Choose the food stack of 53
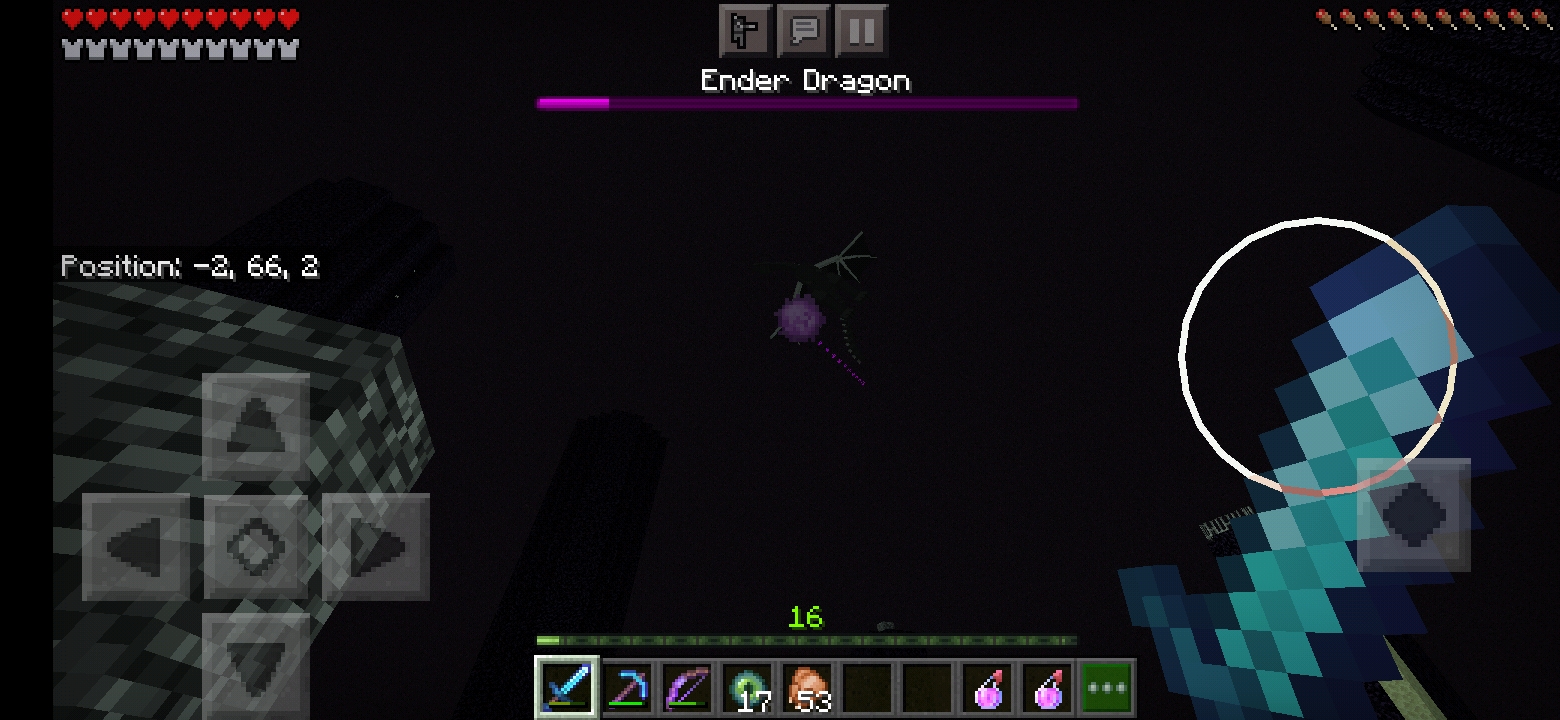1560x720 pixels. pyautogui.click(x=808, y=688)
